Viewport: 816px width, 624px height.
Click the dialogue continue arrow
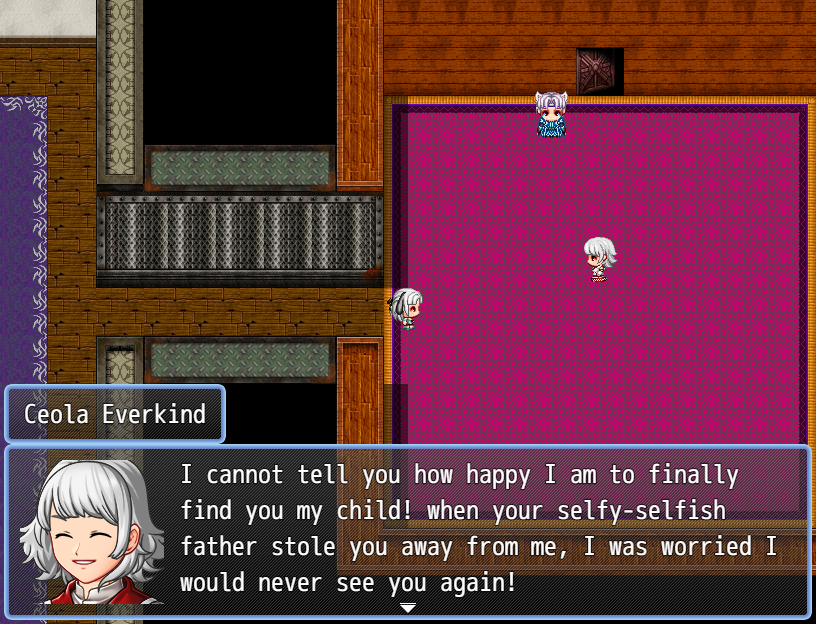[408, 607]
